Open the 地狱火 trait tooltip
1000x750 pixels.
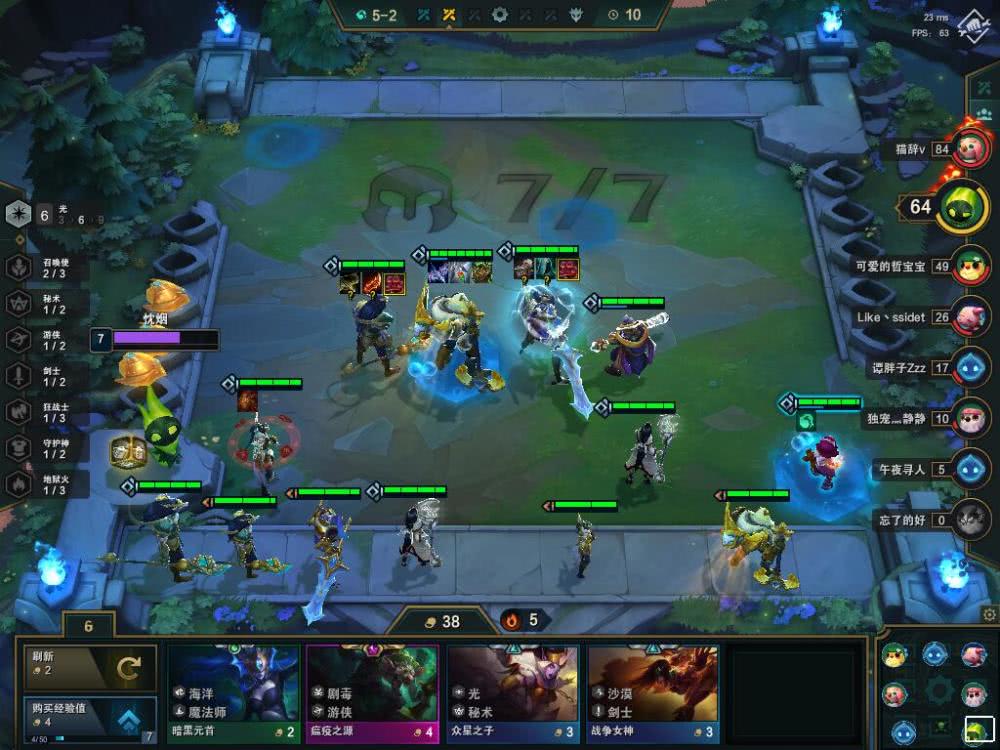pos(19,484)
